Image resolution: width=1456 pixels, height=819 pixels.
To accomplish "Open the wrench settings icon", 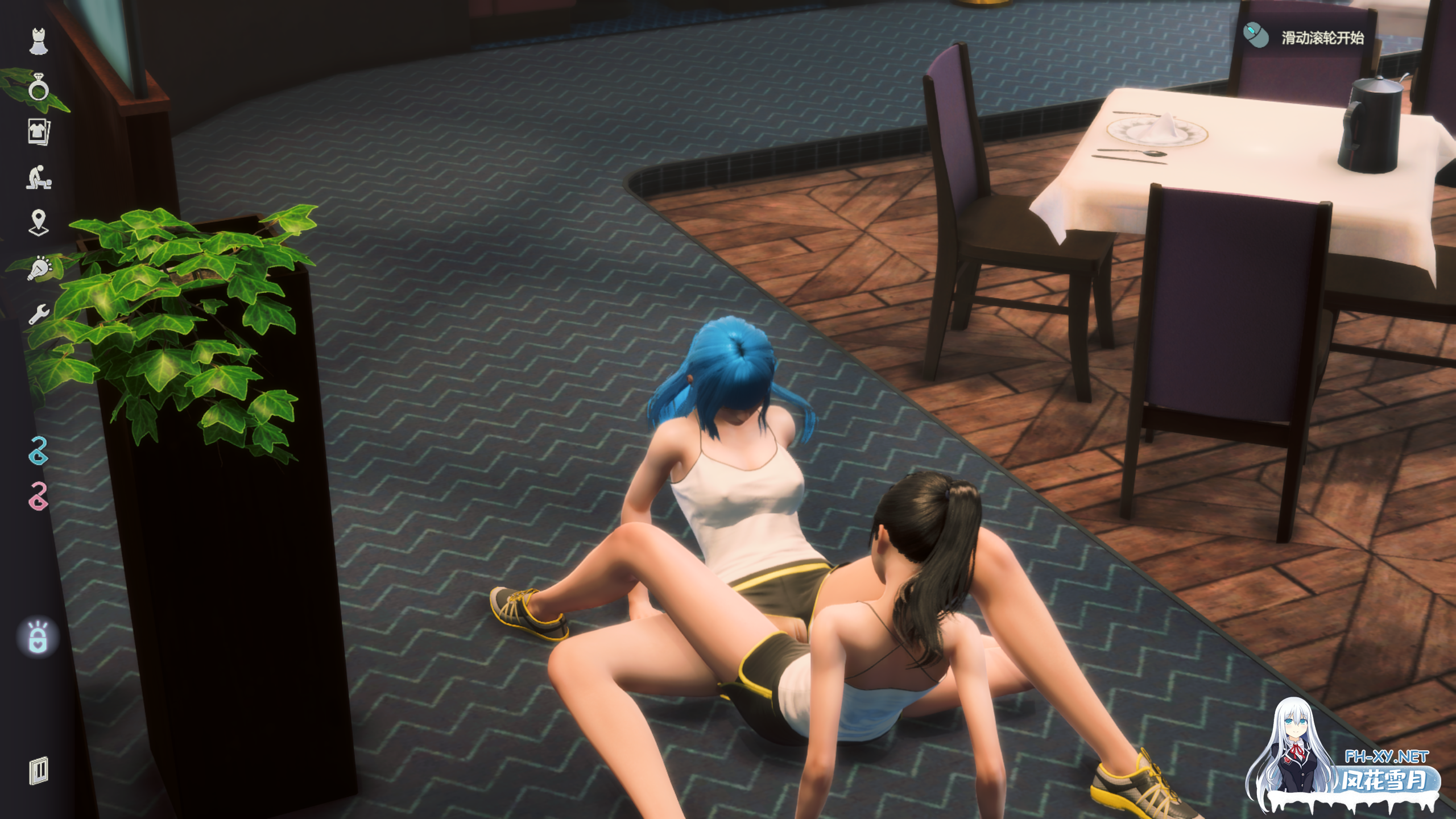I will coord(39,313).
